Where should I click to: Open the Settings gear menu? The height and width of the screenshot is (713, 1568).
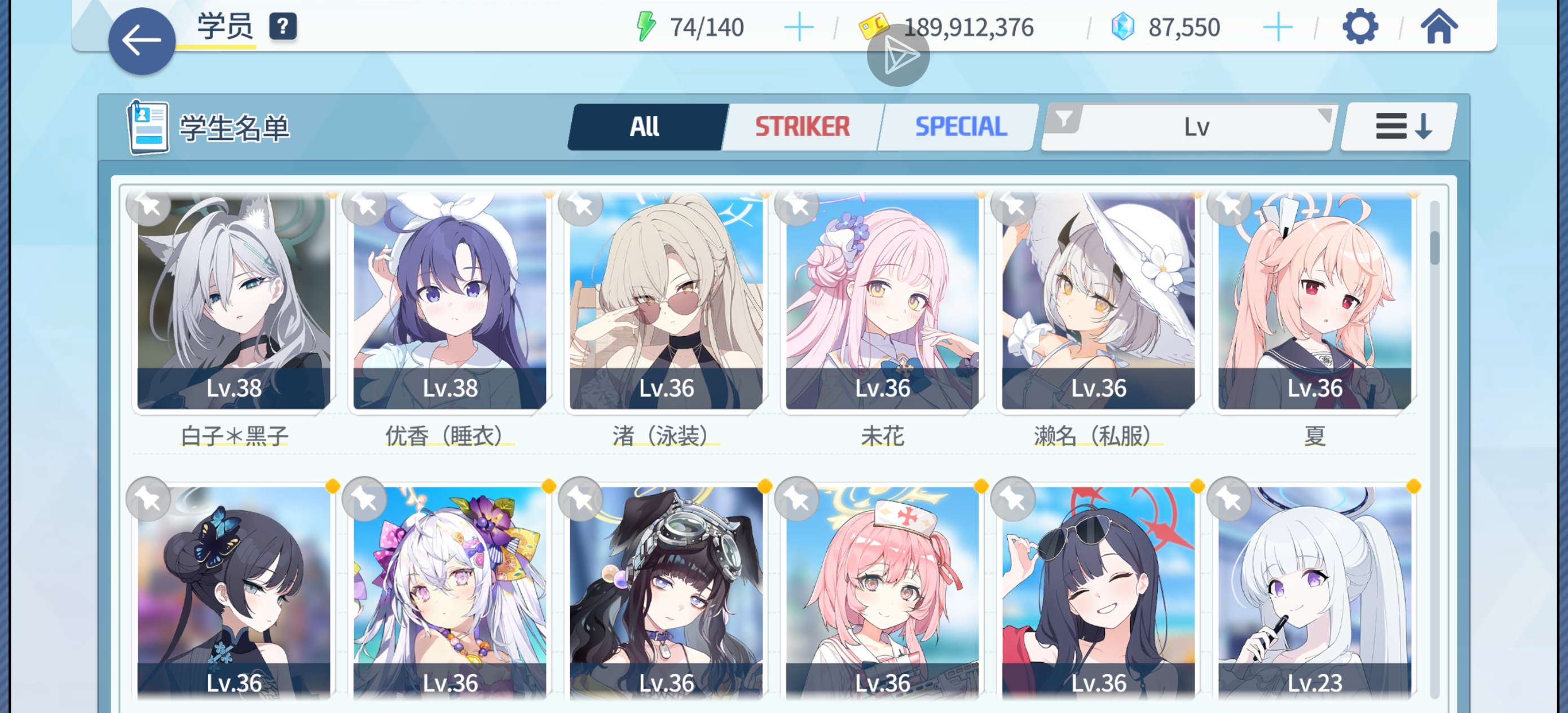(1362, 27)
